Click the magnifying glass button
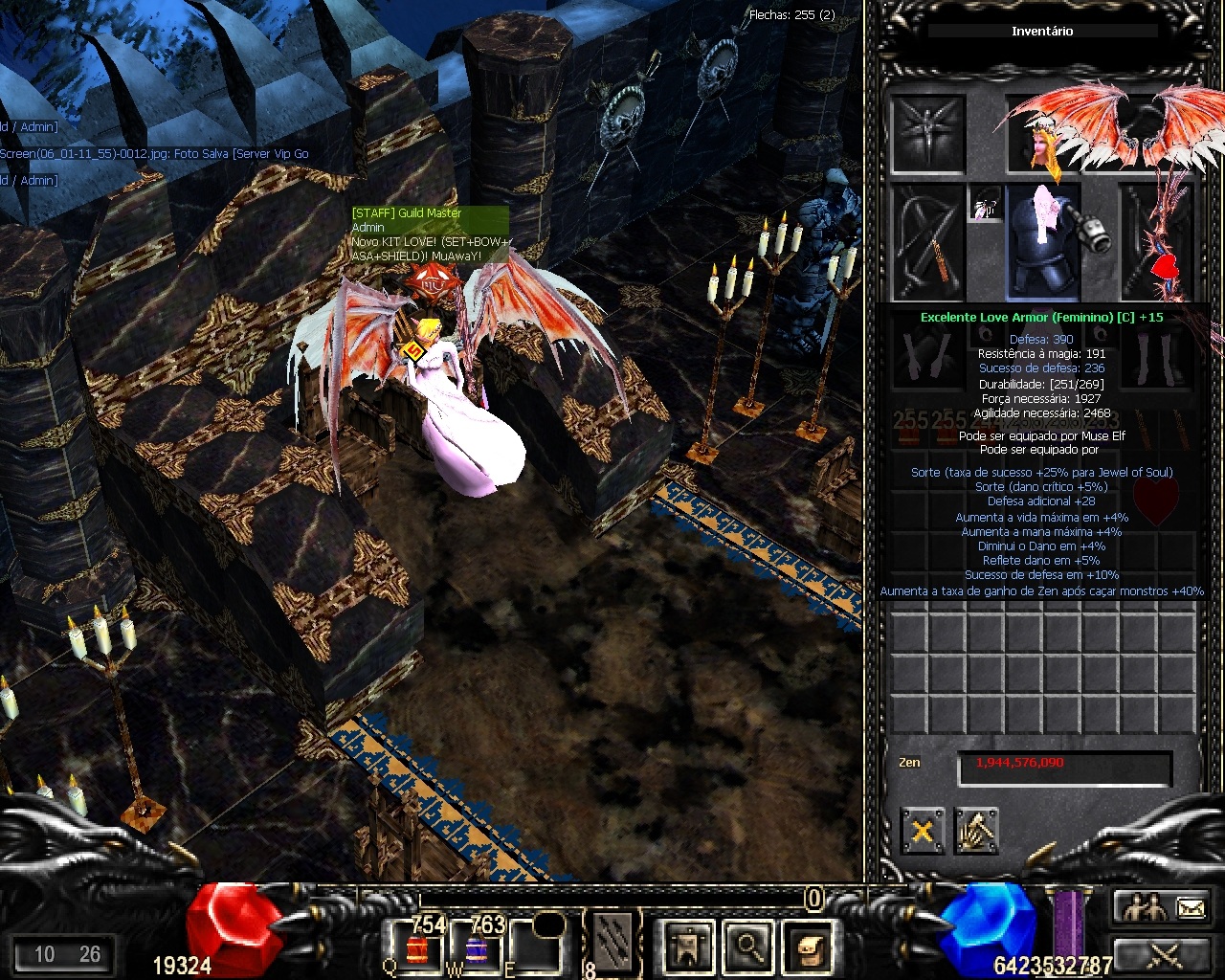Image resolution: width=1225 pixels, height=980 pixels. [x=748, y=947]
